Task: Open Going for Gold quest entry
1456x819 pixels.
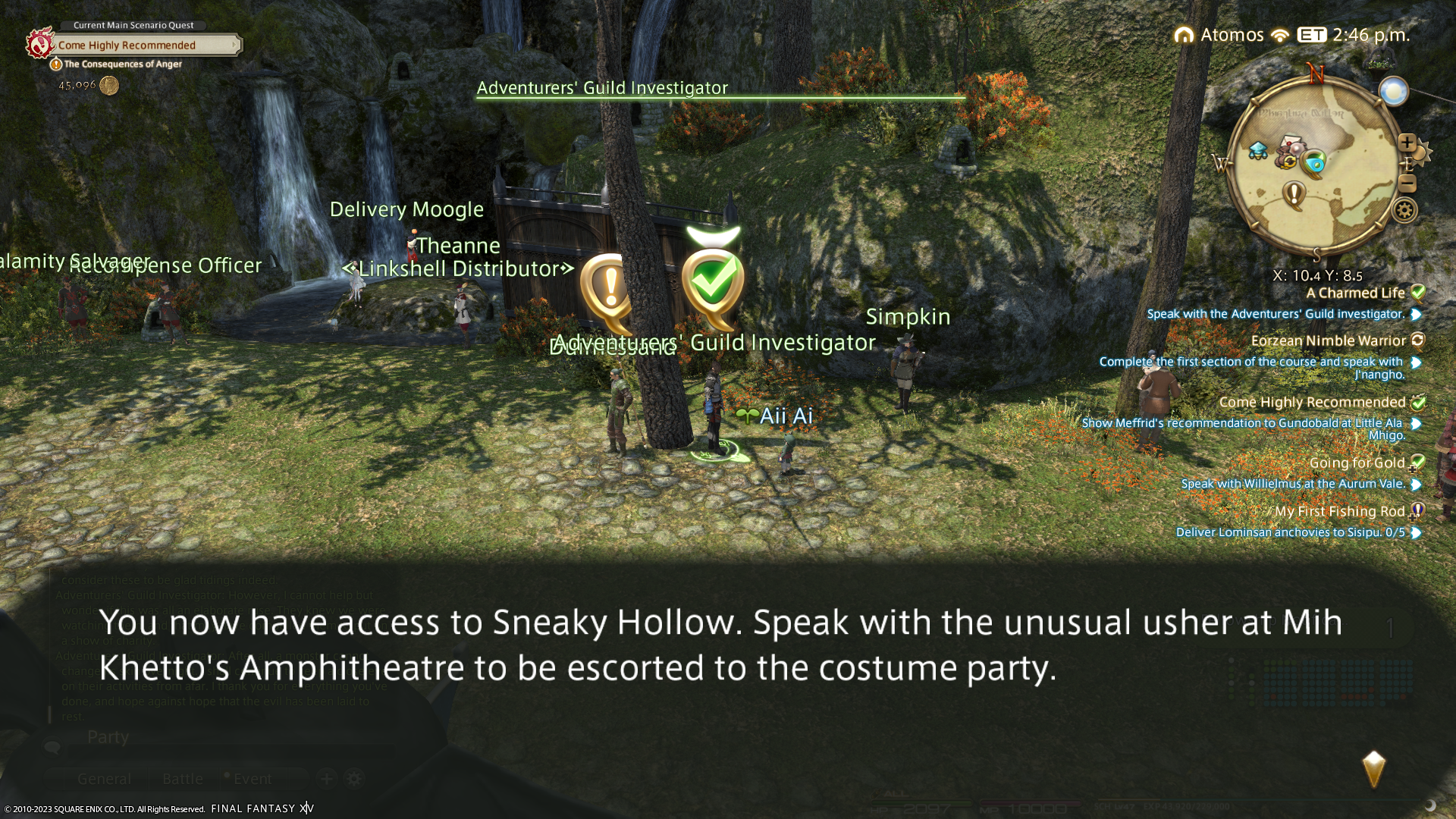Action: tap(1357, 463)
